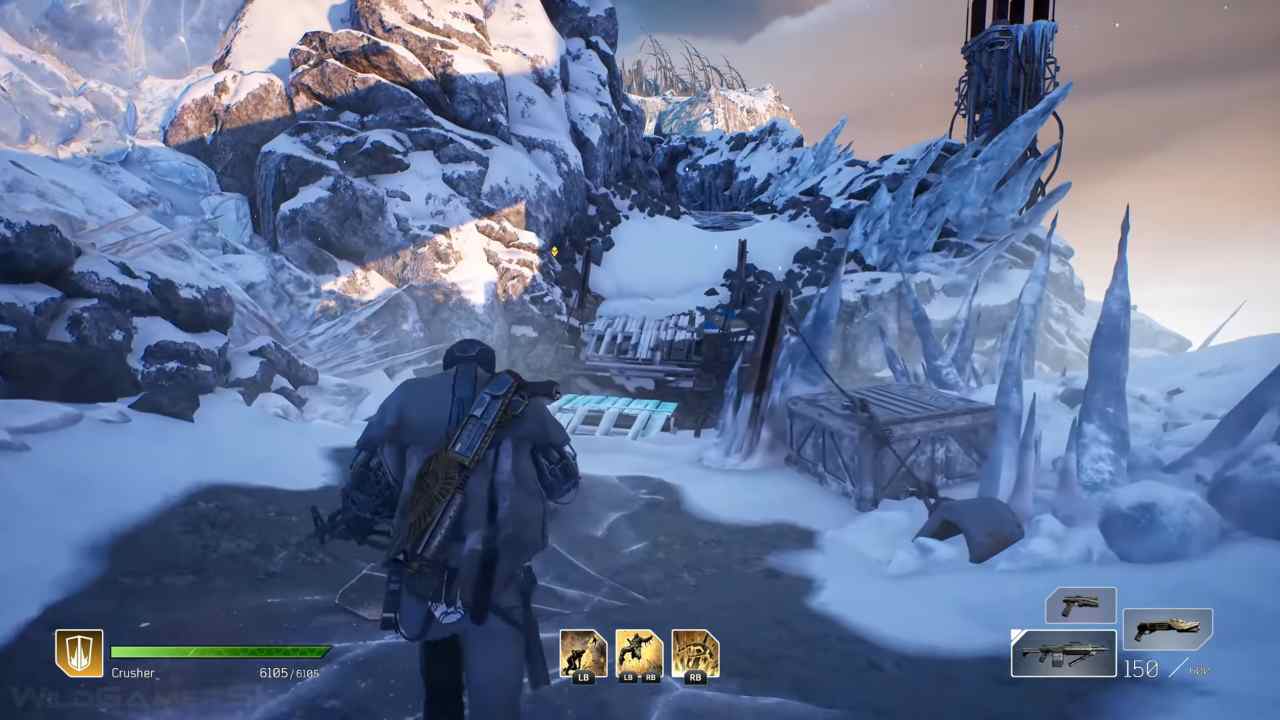Select the pistol weapon slot
The height and width of the screenshot is (720, 1280).
point(1080,605)
